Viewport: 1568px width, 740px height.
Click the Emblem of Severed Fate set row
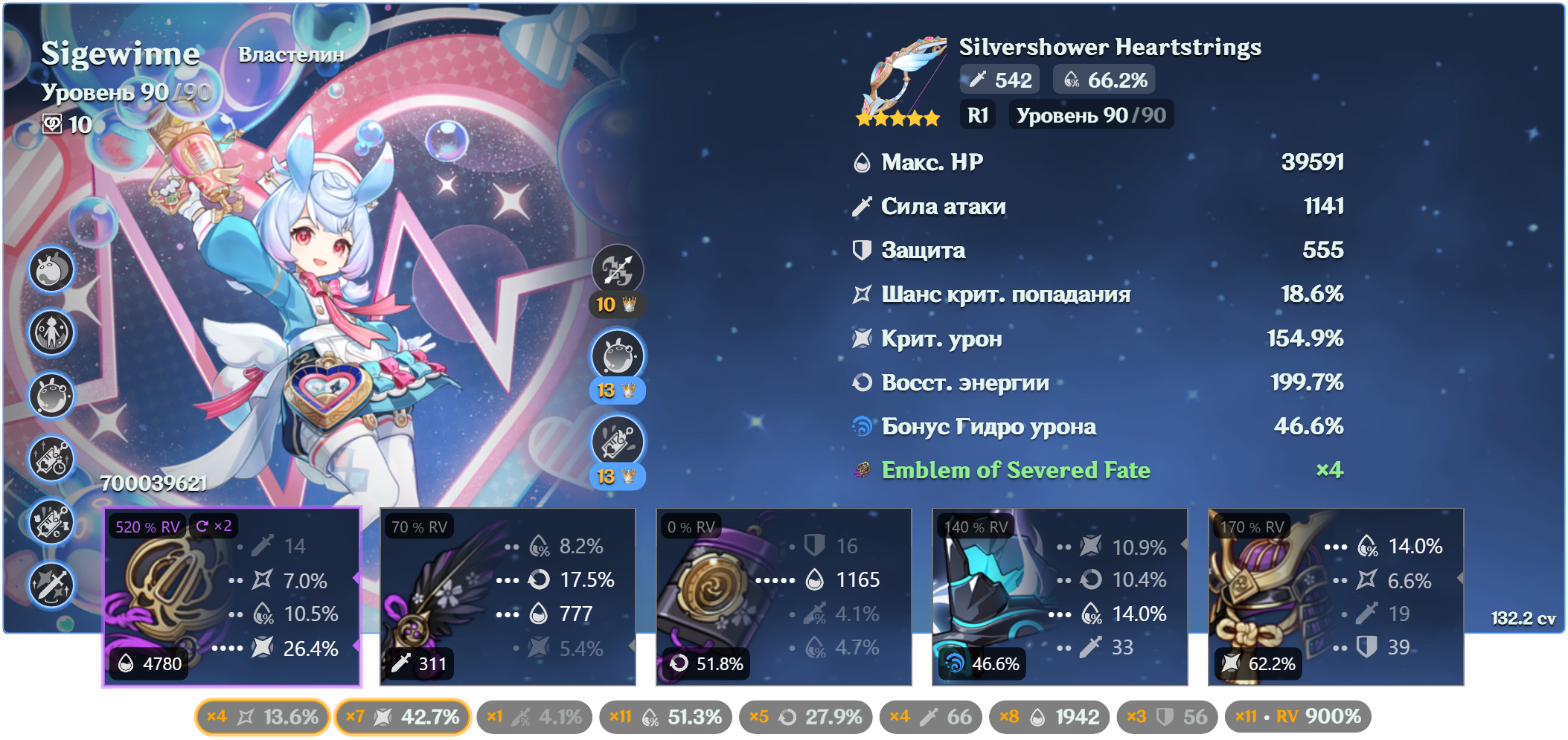1015,470
